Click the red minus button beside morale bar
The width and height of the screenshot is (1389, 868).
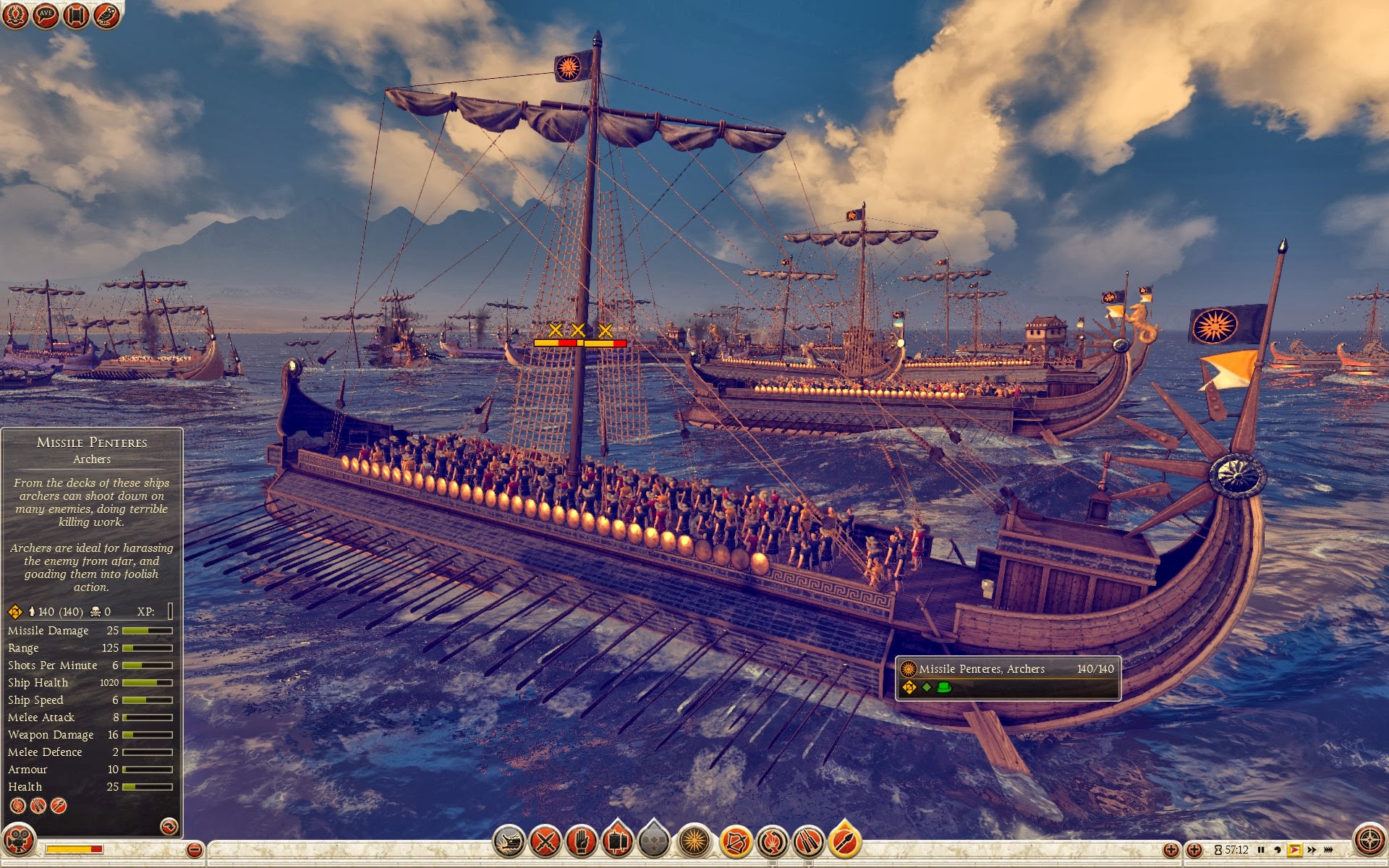[194, 850]
